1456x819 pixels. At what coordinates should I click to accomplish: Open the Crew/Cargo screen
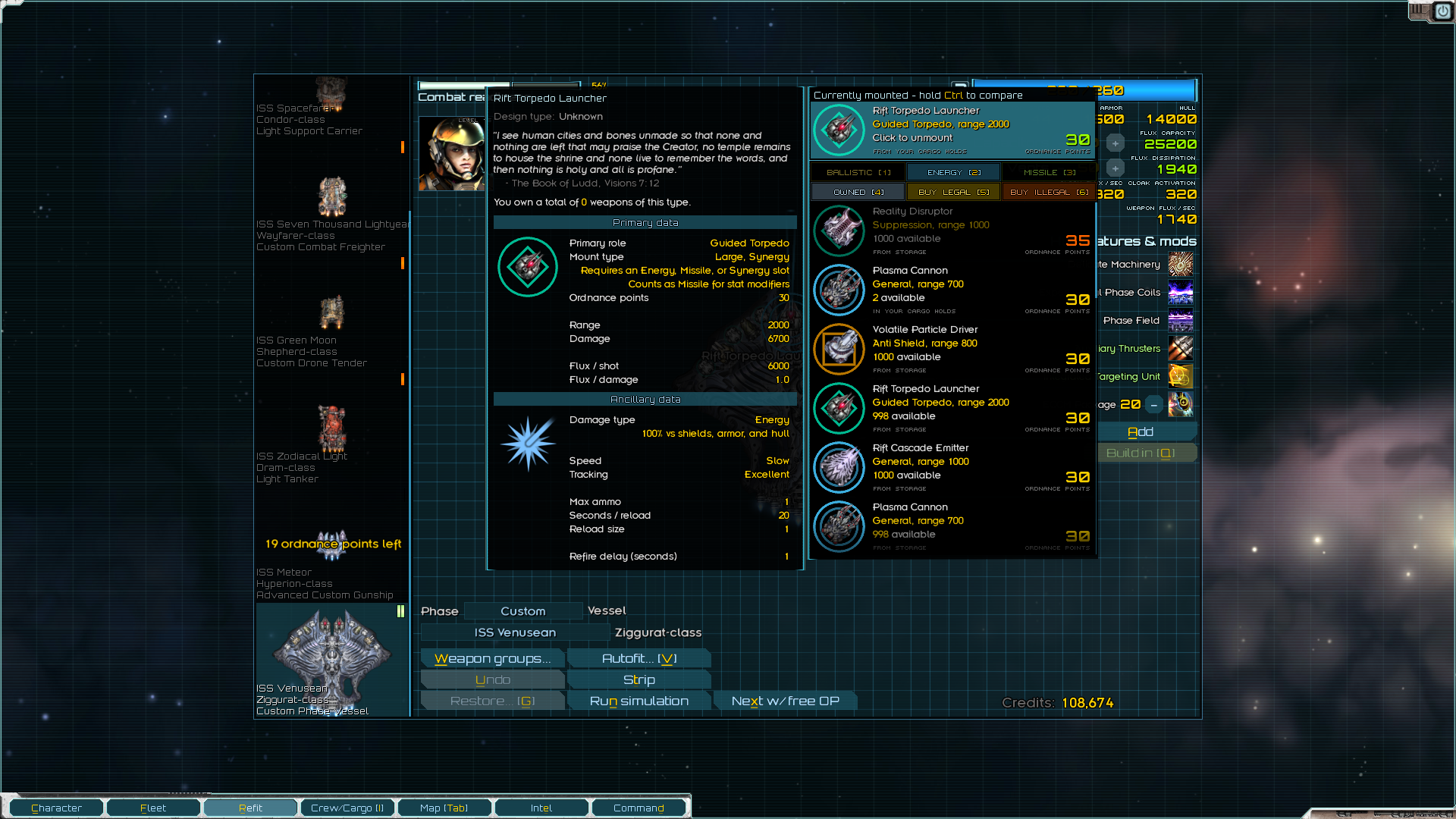click(347, 808)
